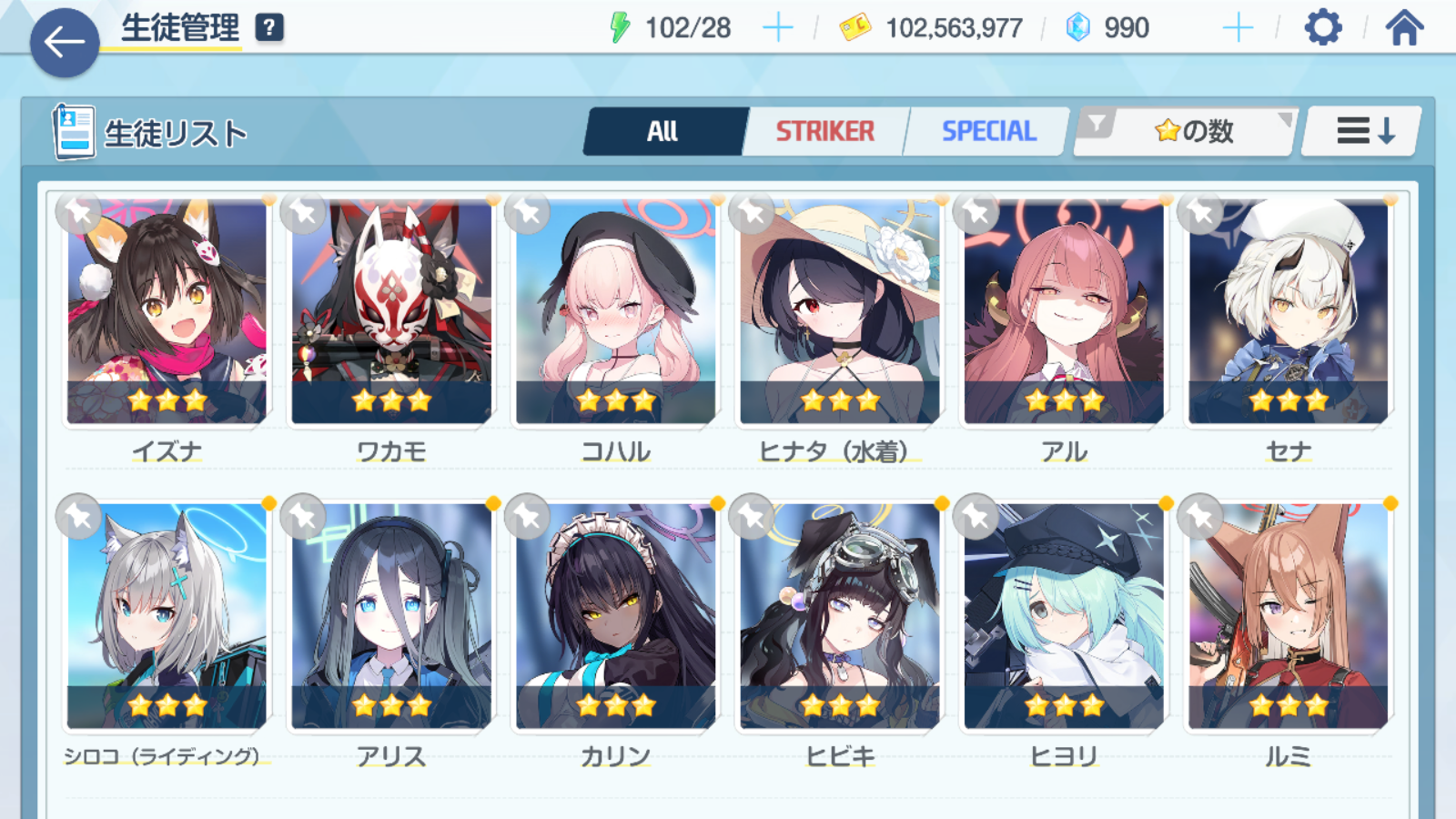The width and height of the screenshot is (1456, 819).
Task: Toggle the favorite pin on ルミ
Action: [x=1201, y=517]
